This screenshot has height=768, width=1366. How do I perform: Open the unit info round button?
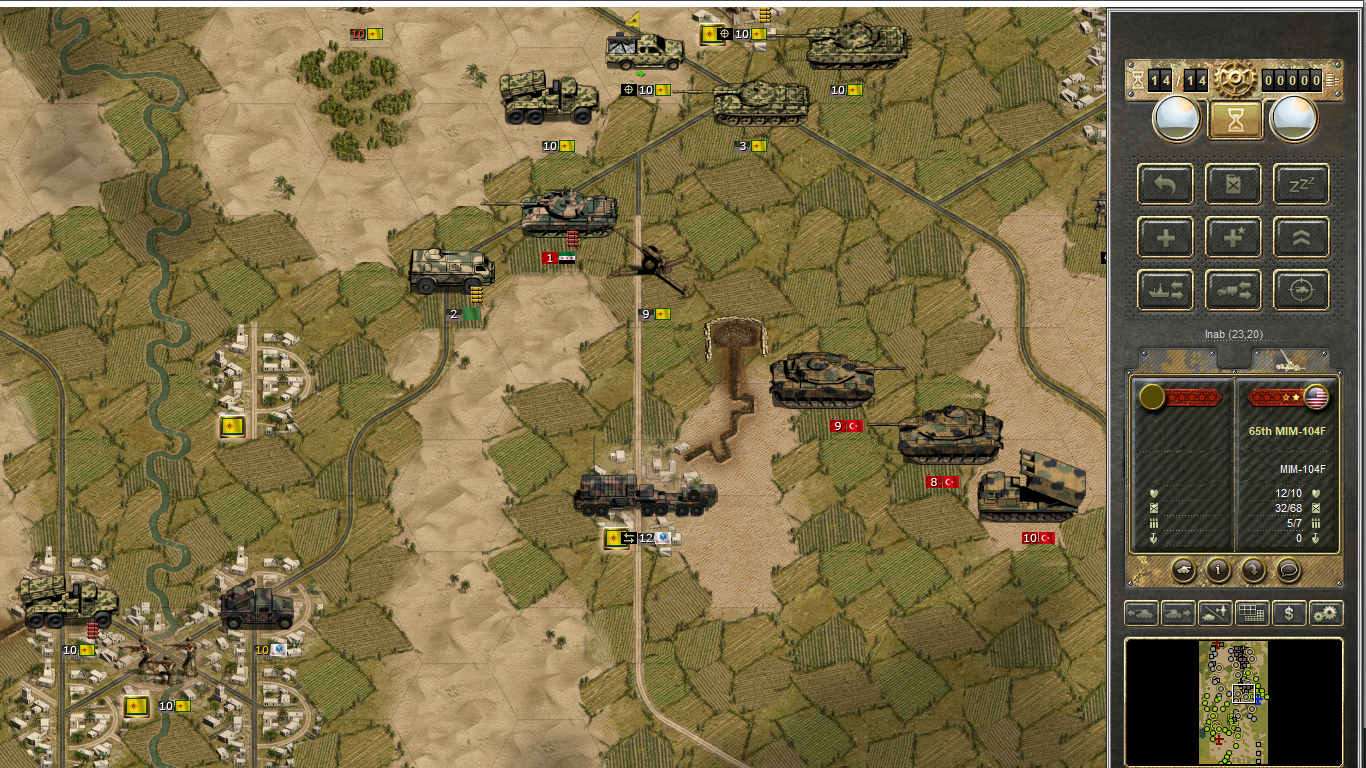[x=1218, y=569]
